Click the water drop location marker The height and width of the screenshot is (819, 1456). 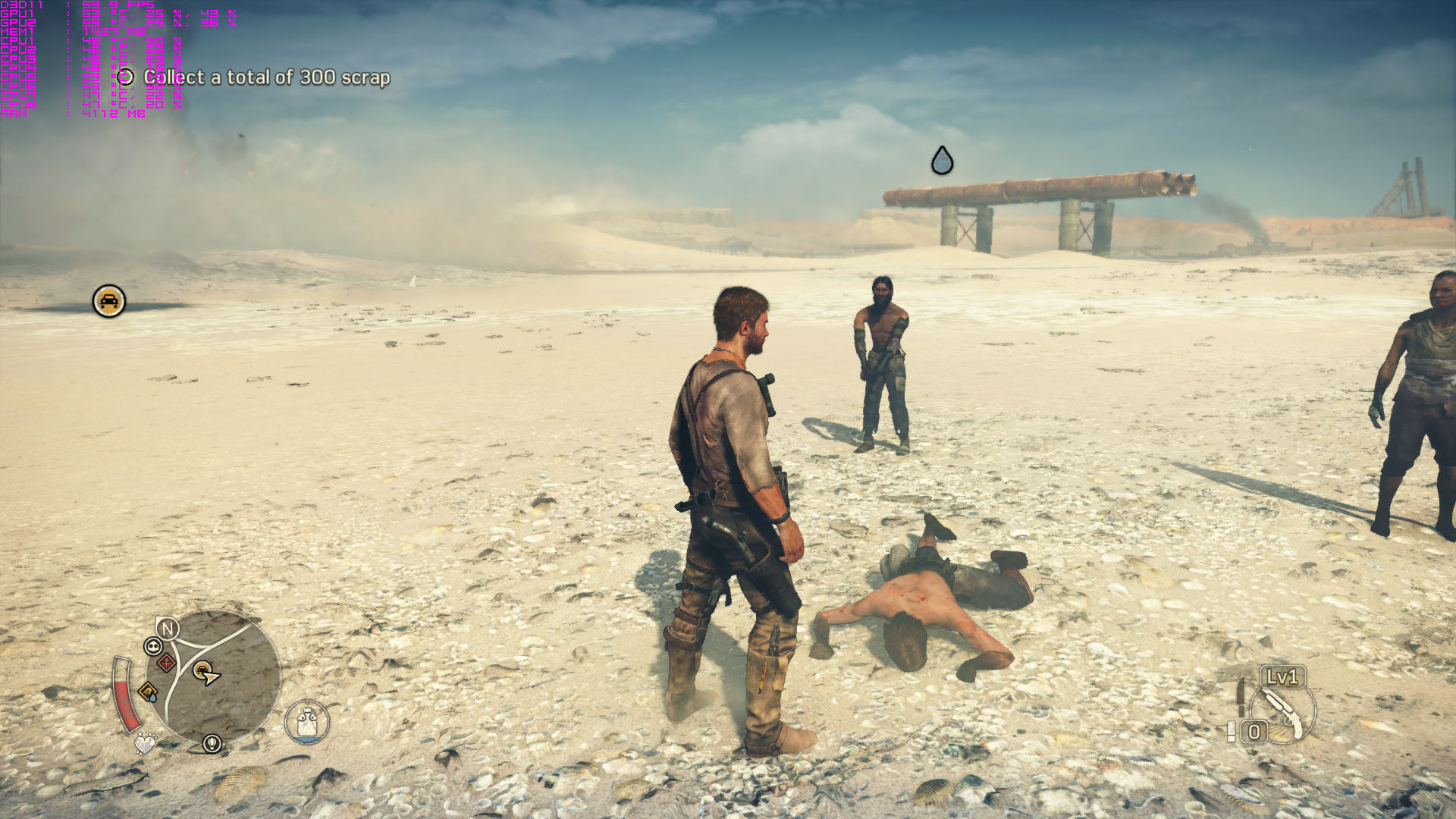[x=942, y=160]
